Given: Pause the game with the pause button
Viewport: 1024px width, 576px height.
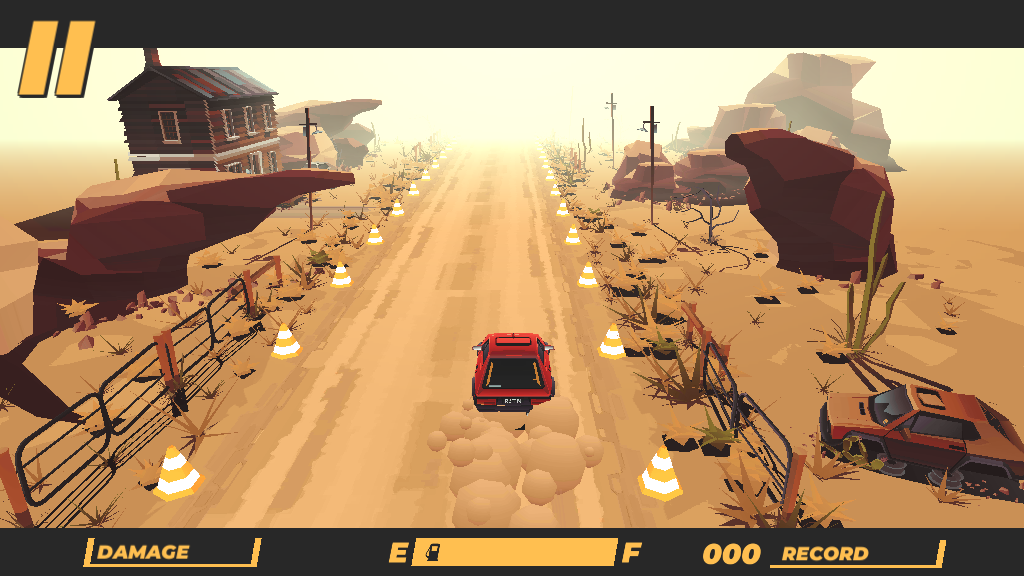Looking at the screenshot, I should pos(57,60).
